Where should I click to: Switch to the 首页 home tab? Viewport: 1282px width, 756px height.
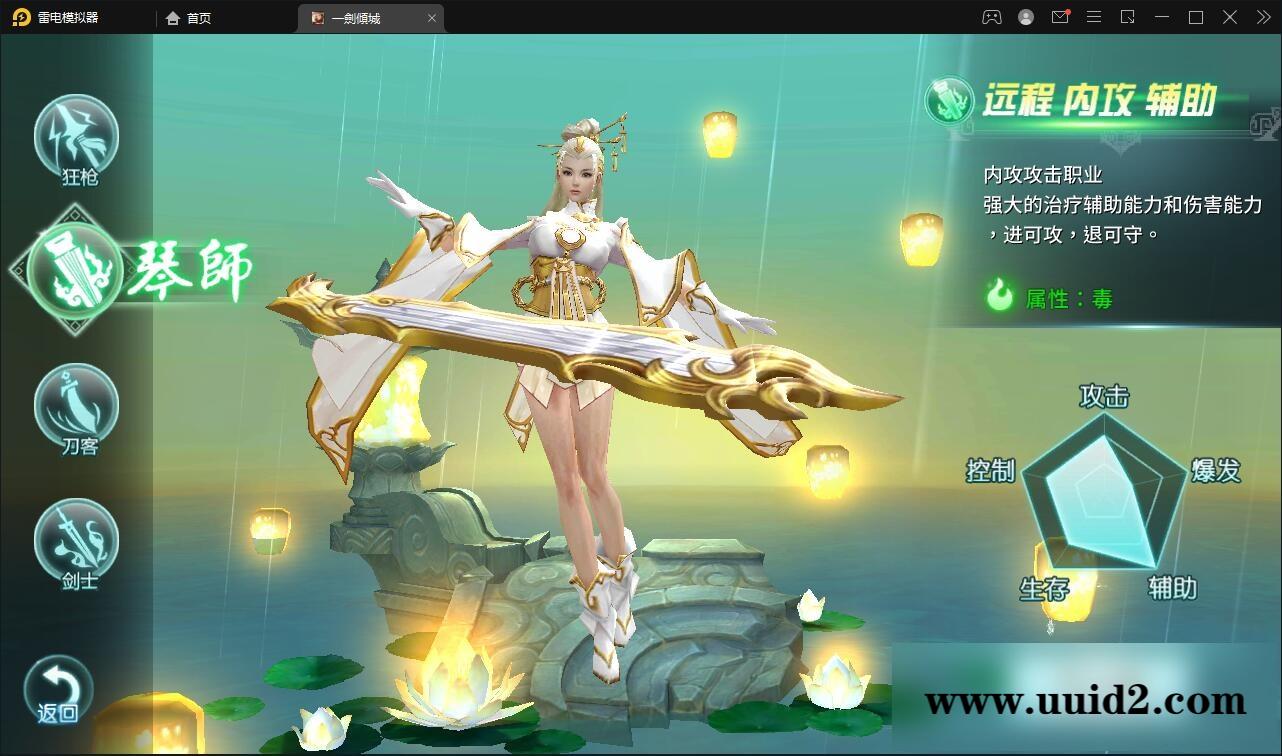pos(190,17)
